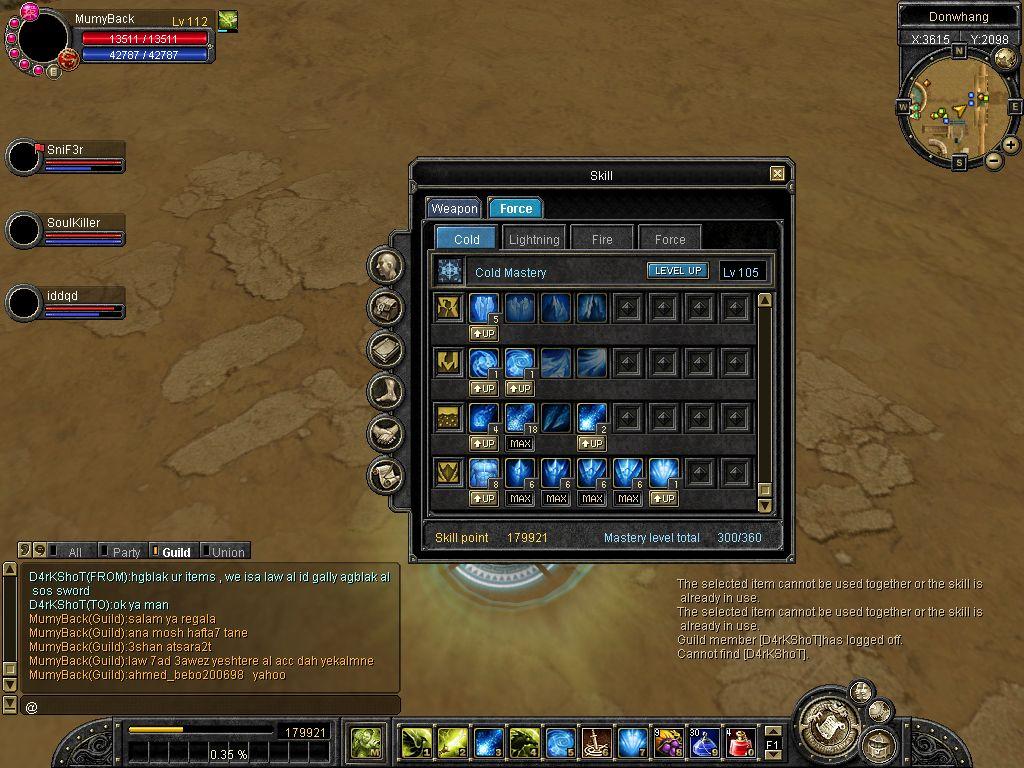Open the character portrait side button
1024x768 pixels.
(x=386, y=266)
